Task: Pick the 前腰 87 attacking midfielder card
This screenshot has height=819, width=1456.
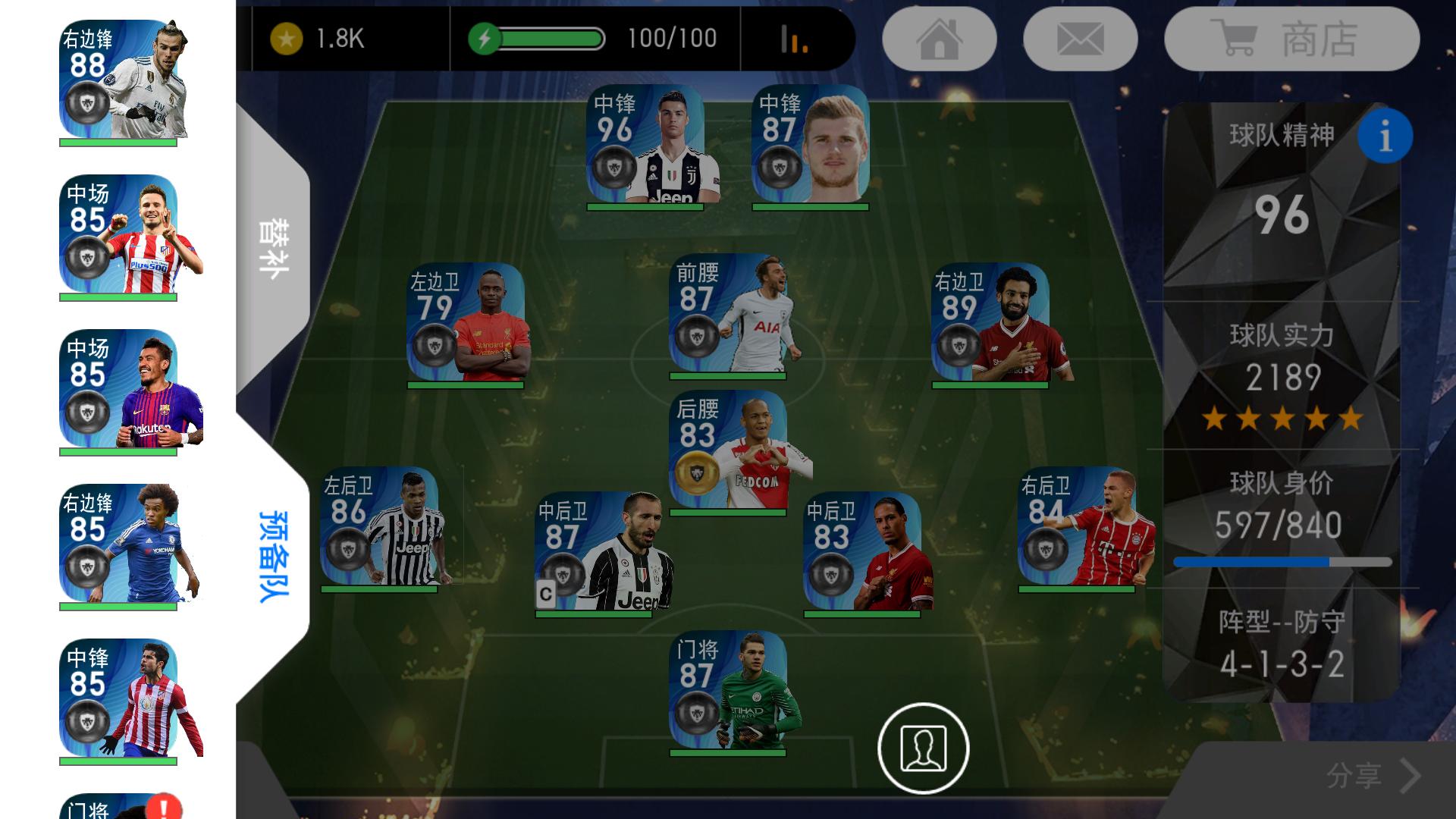Action: (x=728, y=315)
